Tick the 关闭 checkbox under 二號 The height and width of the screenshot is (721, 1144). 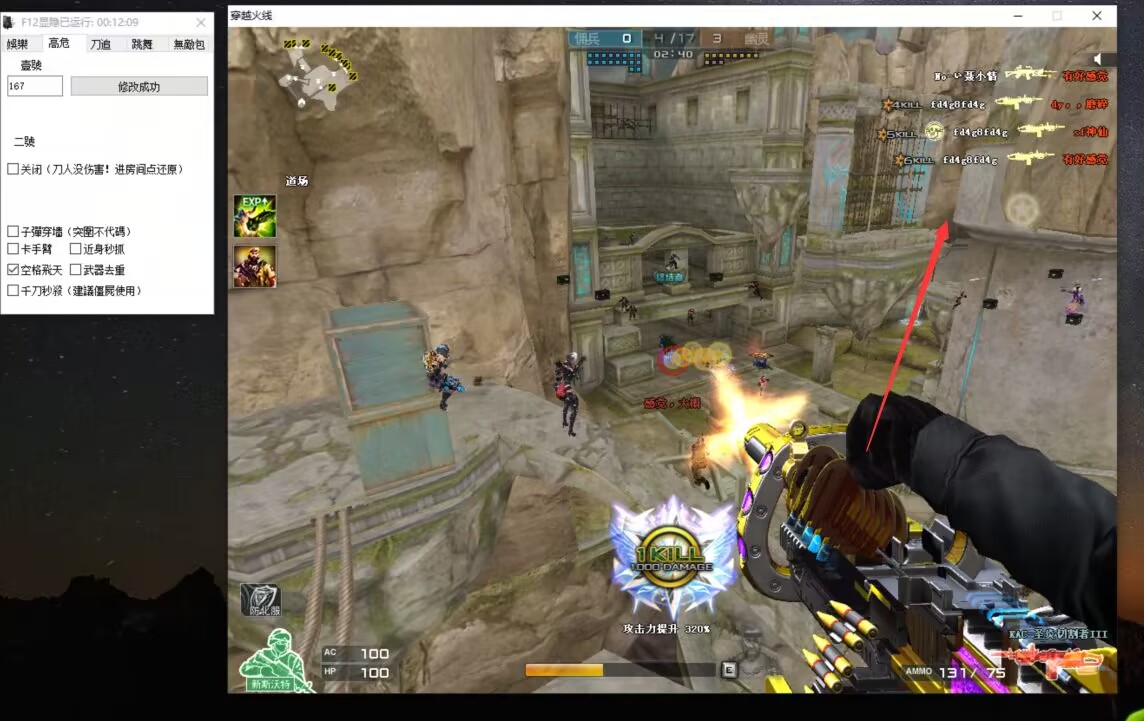click(13, 170)
